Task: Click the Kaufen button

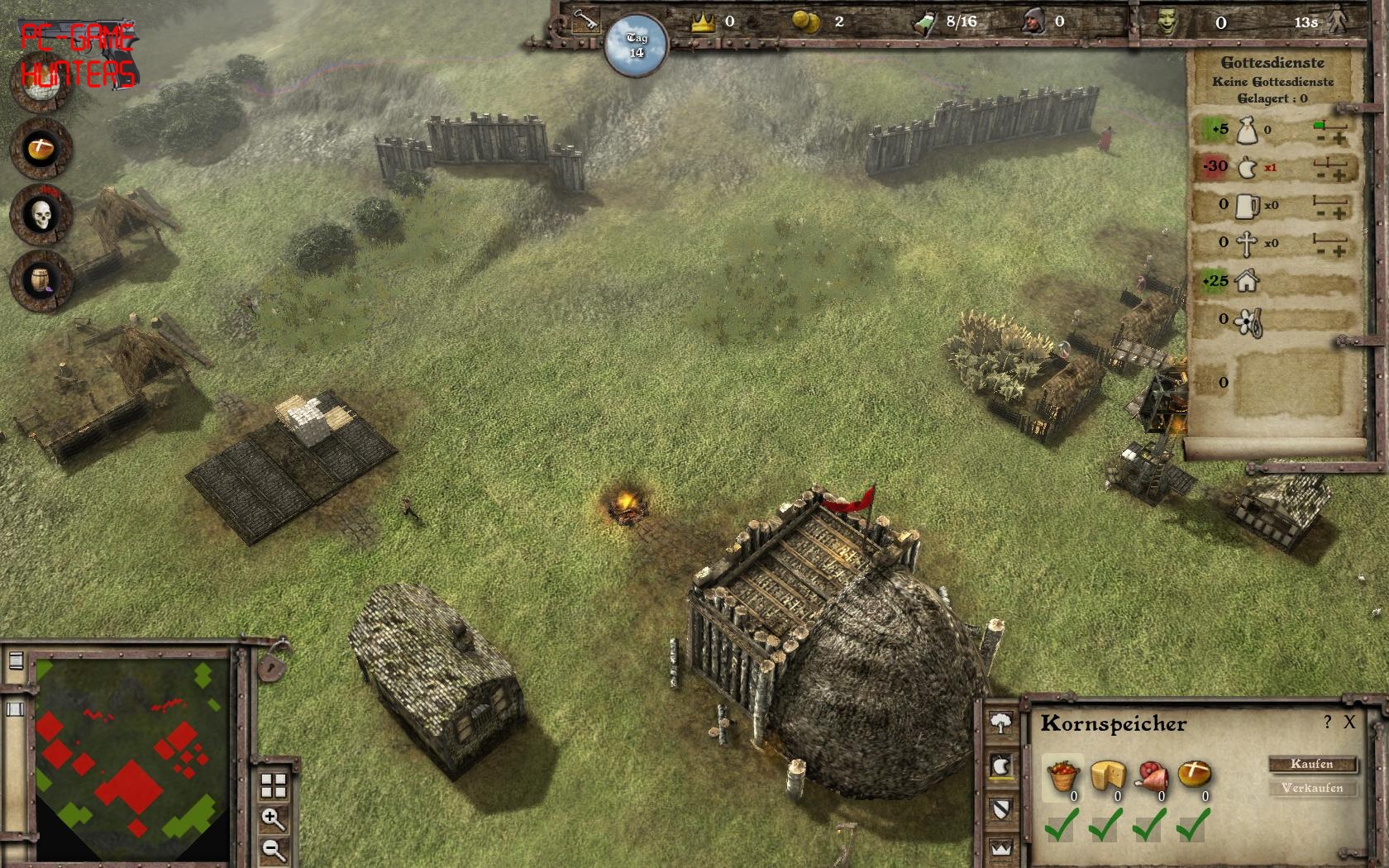Action: pos(1312,764)
